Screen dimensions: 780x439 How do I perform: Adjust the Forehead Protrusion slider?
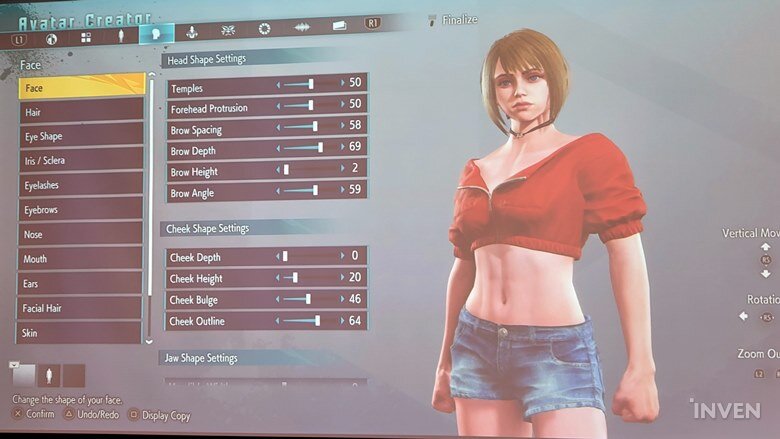[x=311, y=105]
